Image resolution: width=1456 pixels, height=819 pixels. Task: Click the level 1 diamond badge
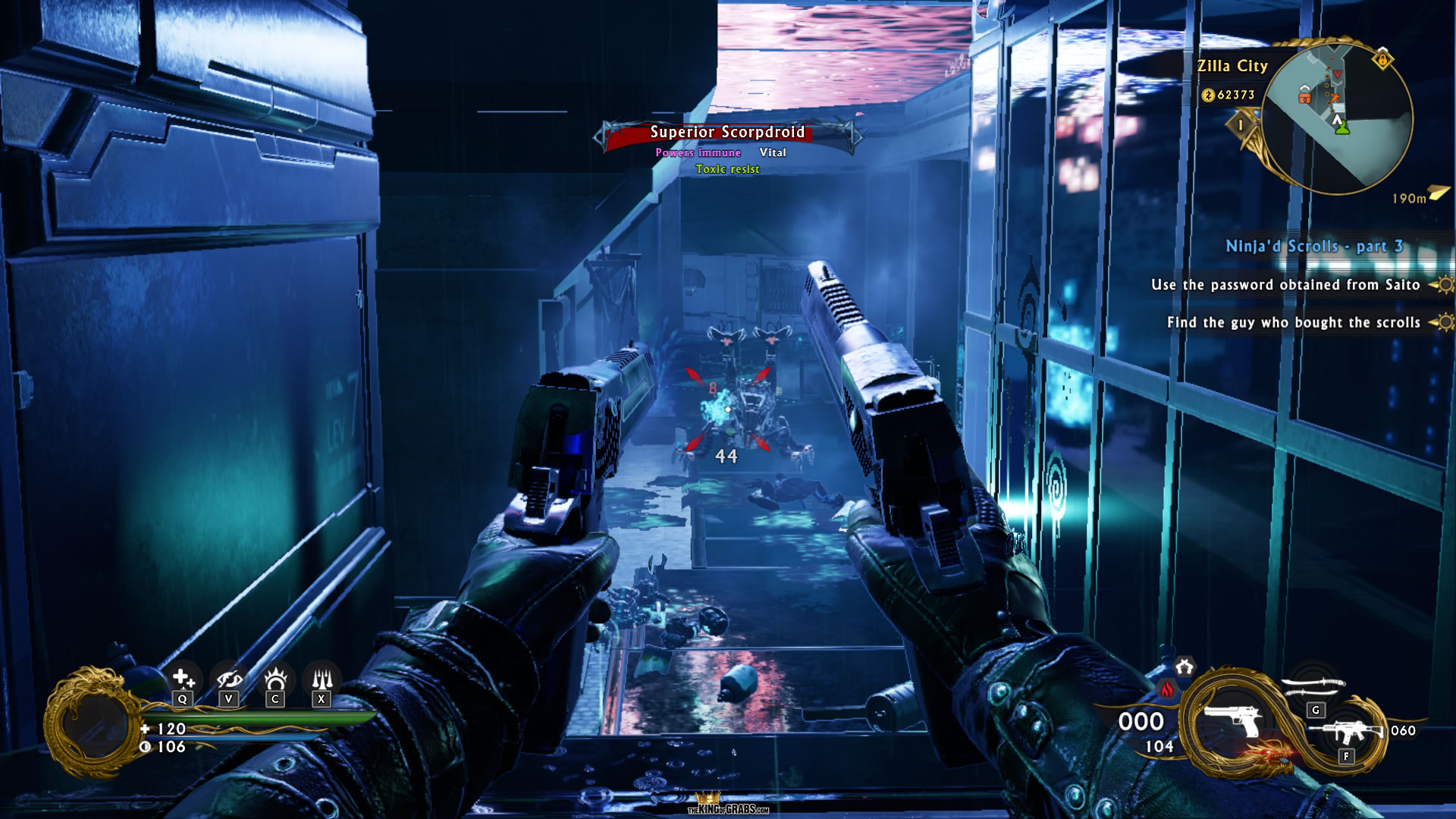coord(1241,125)
